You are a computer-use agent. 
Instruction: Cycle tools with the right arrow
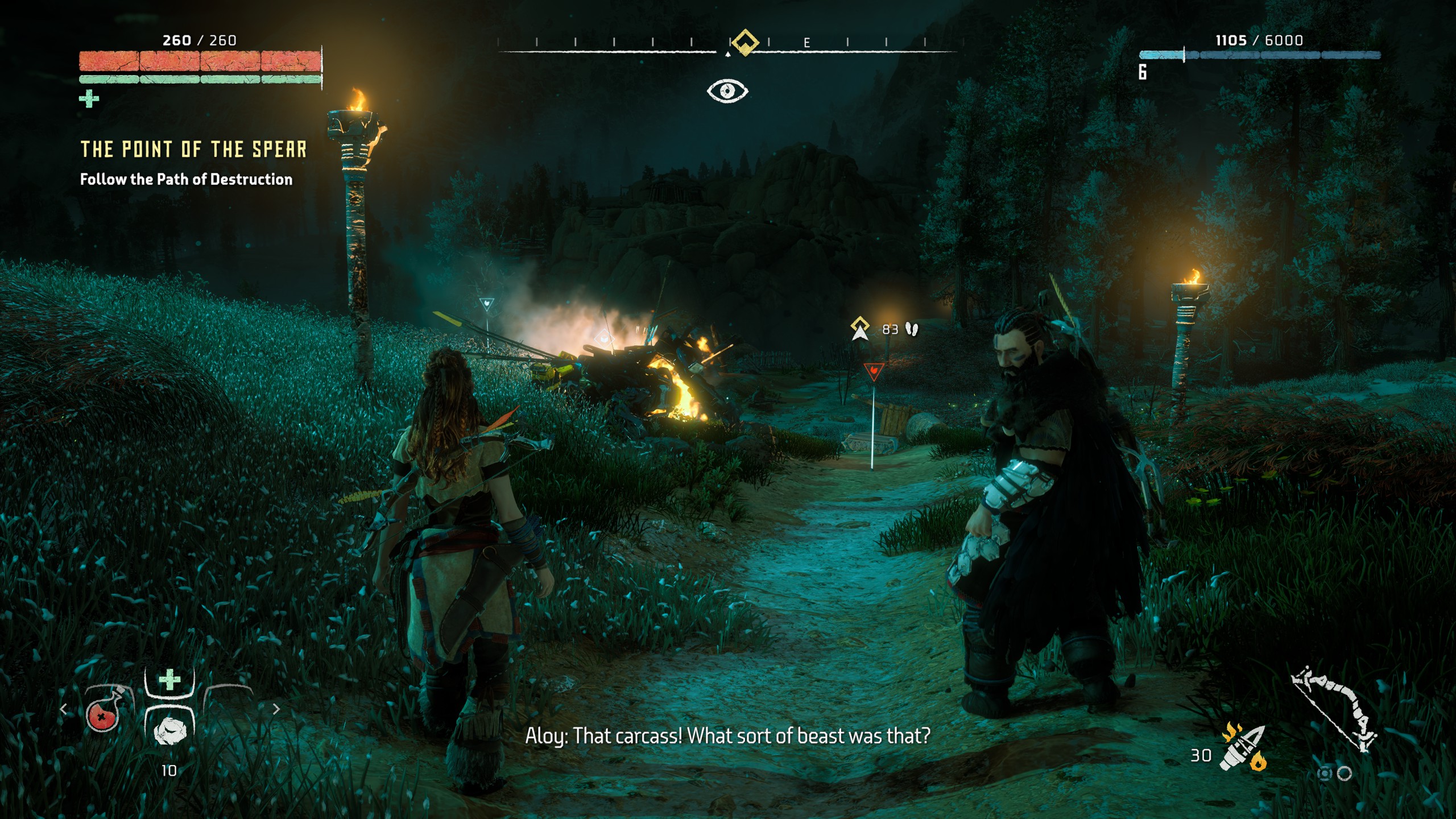[276, 709]
